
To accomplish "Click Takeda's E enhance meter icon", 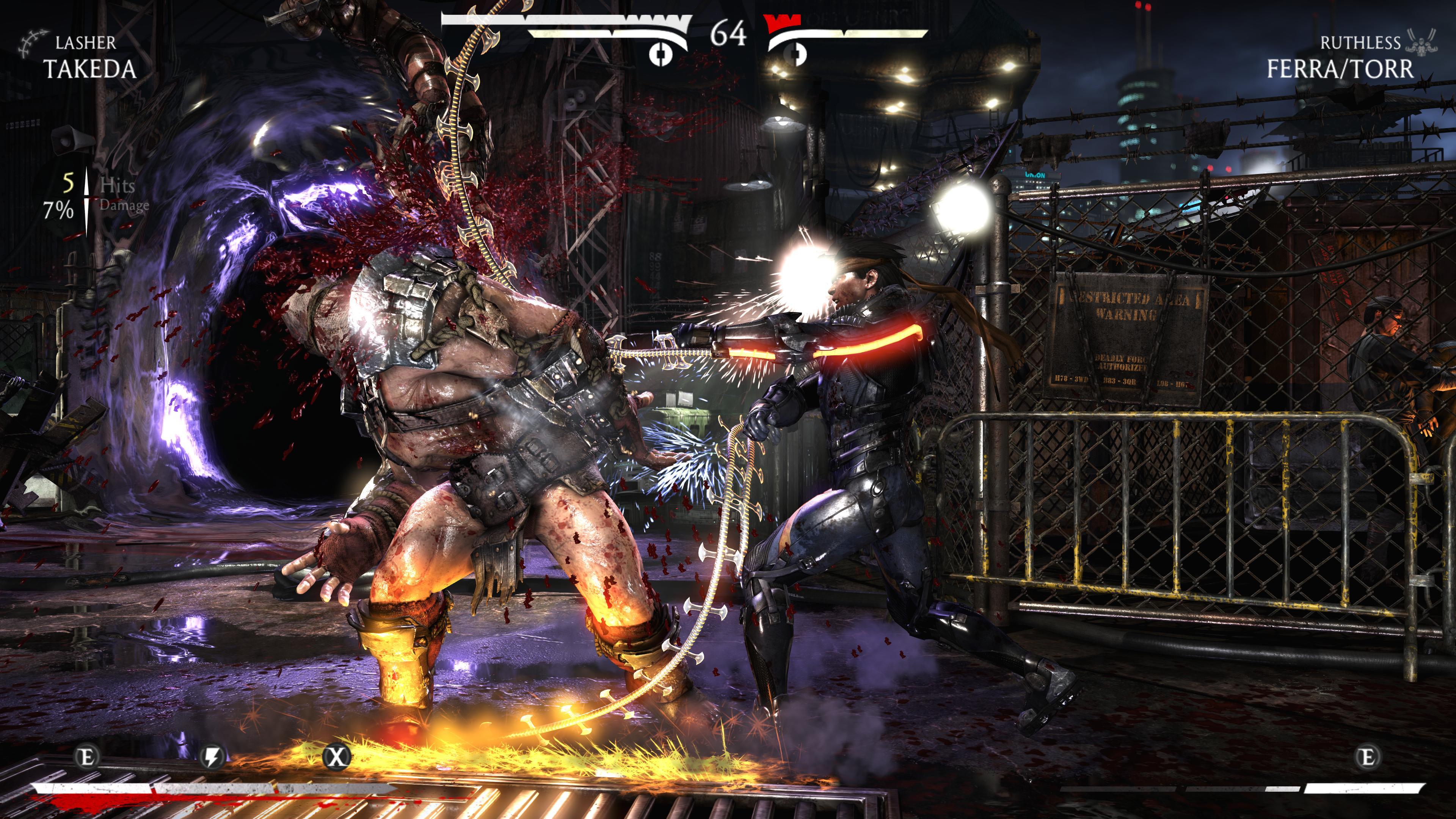I will 88,756.
